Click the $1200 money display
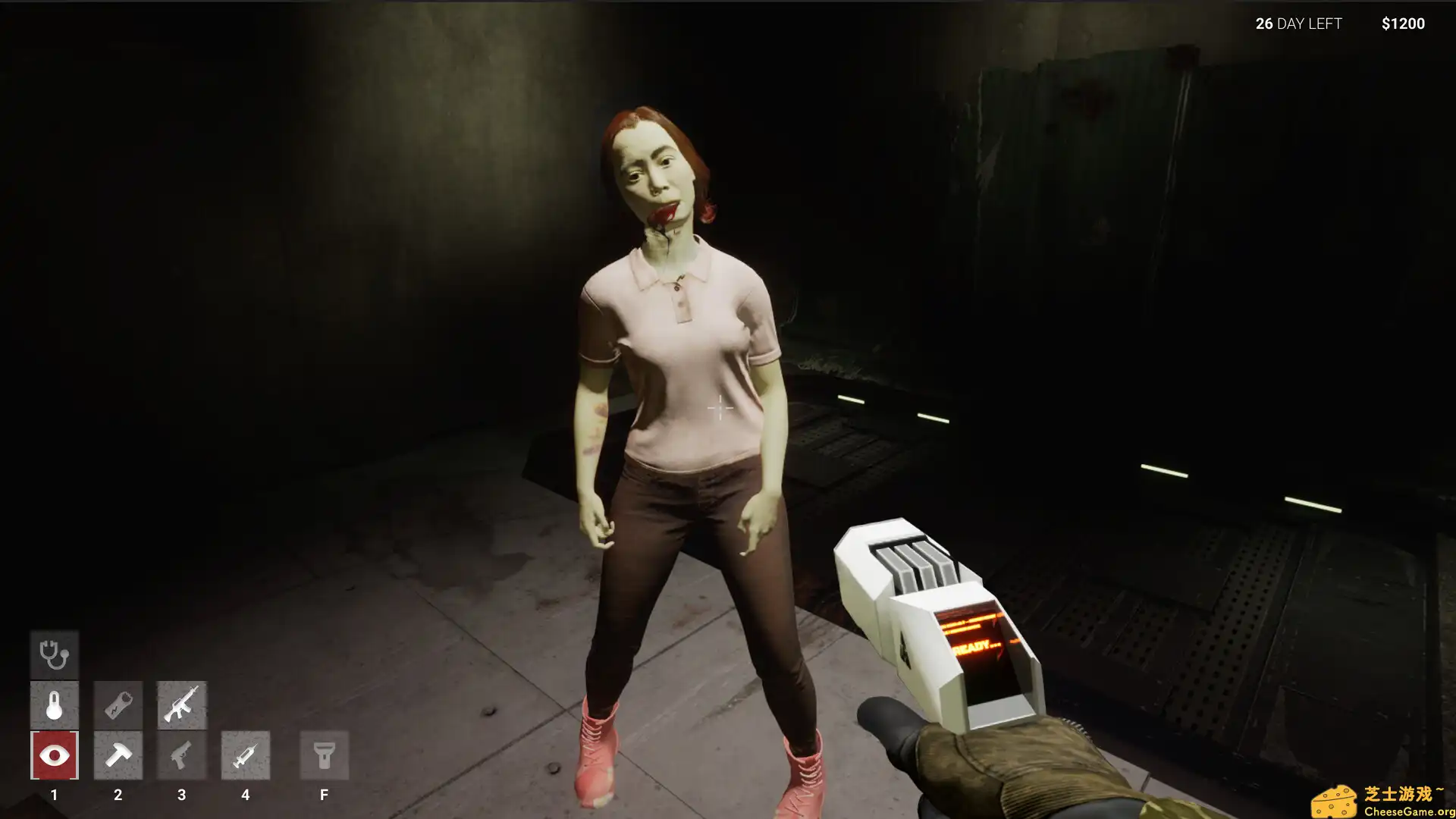This screenshot has width=1456, height=819. (x=1403, y=24)
